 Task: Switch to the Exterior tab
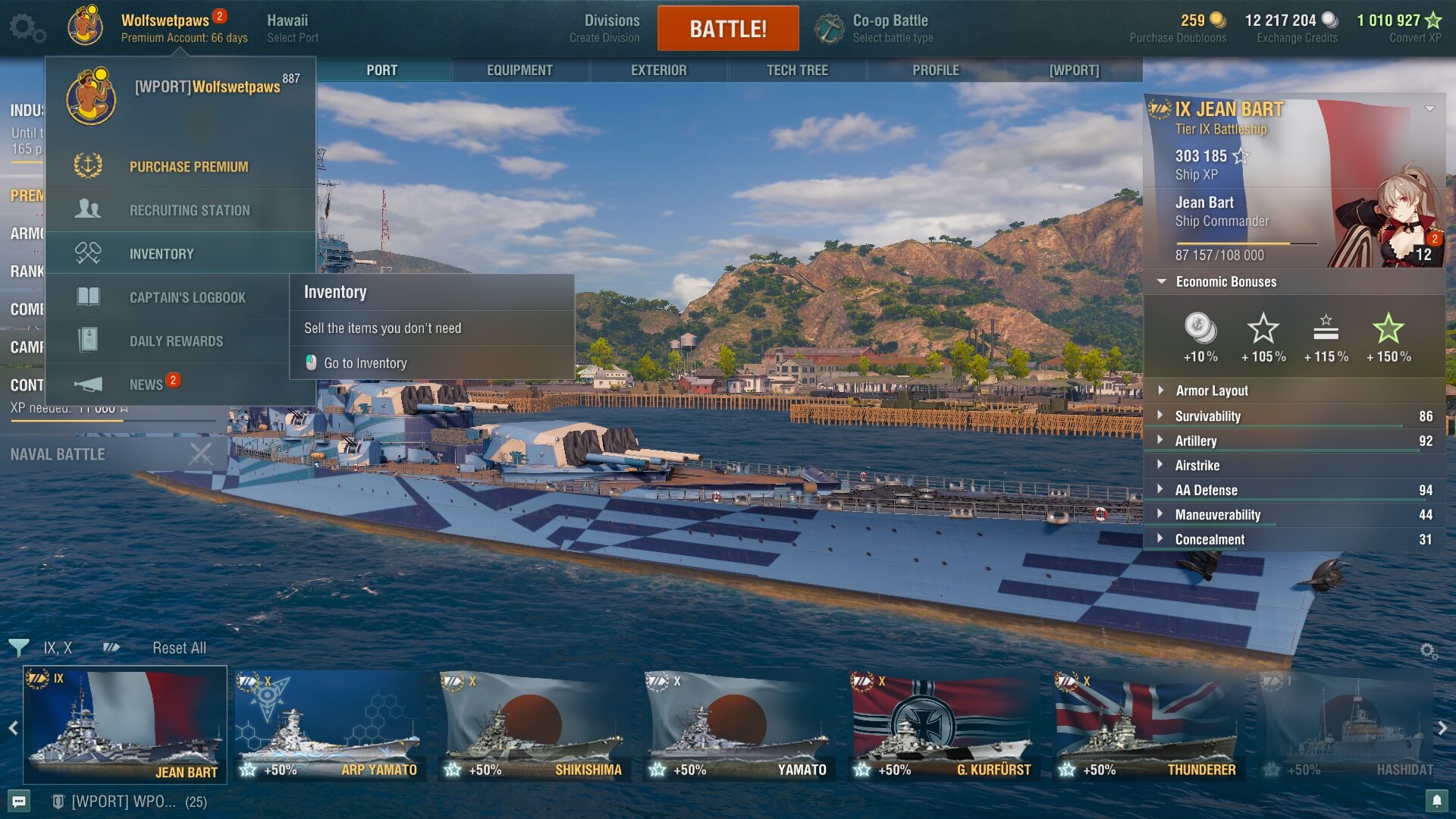[x=658, y=71]
